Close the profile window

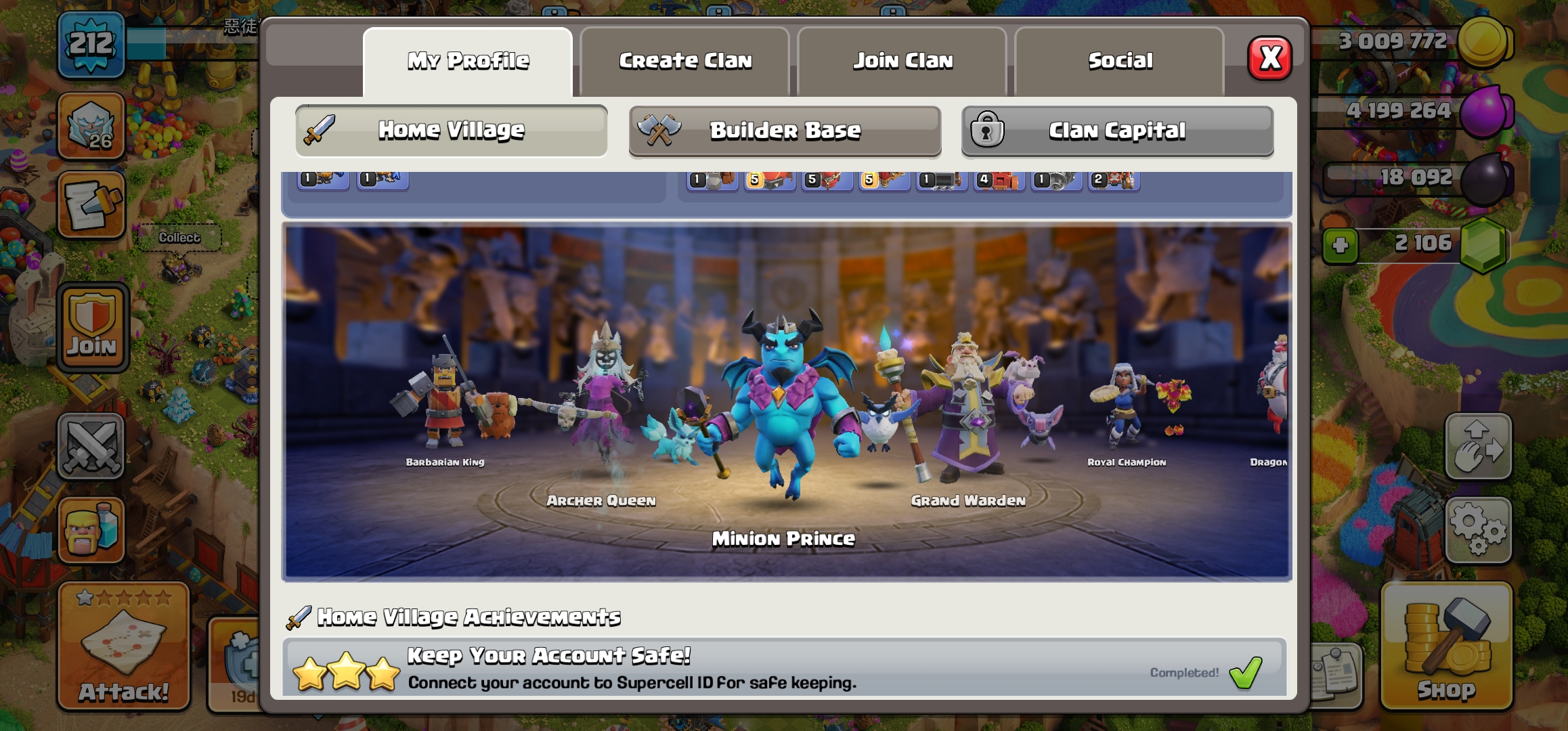point(1269,59)
